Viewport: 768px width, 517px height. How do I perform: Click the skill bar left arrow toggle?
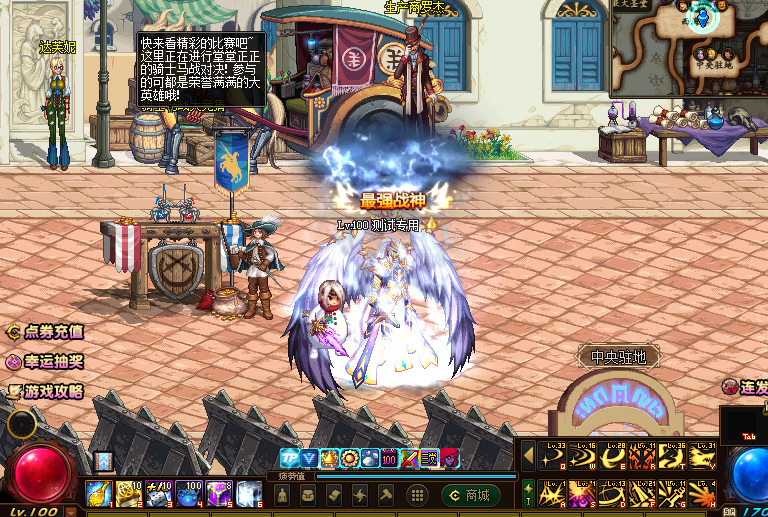pos(527,457)
